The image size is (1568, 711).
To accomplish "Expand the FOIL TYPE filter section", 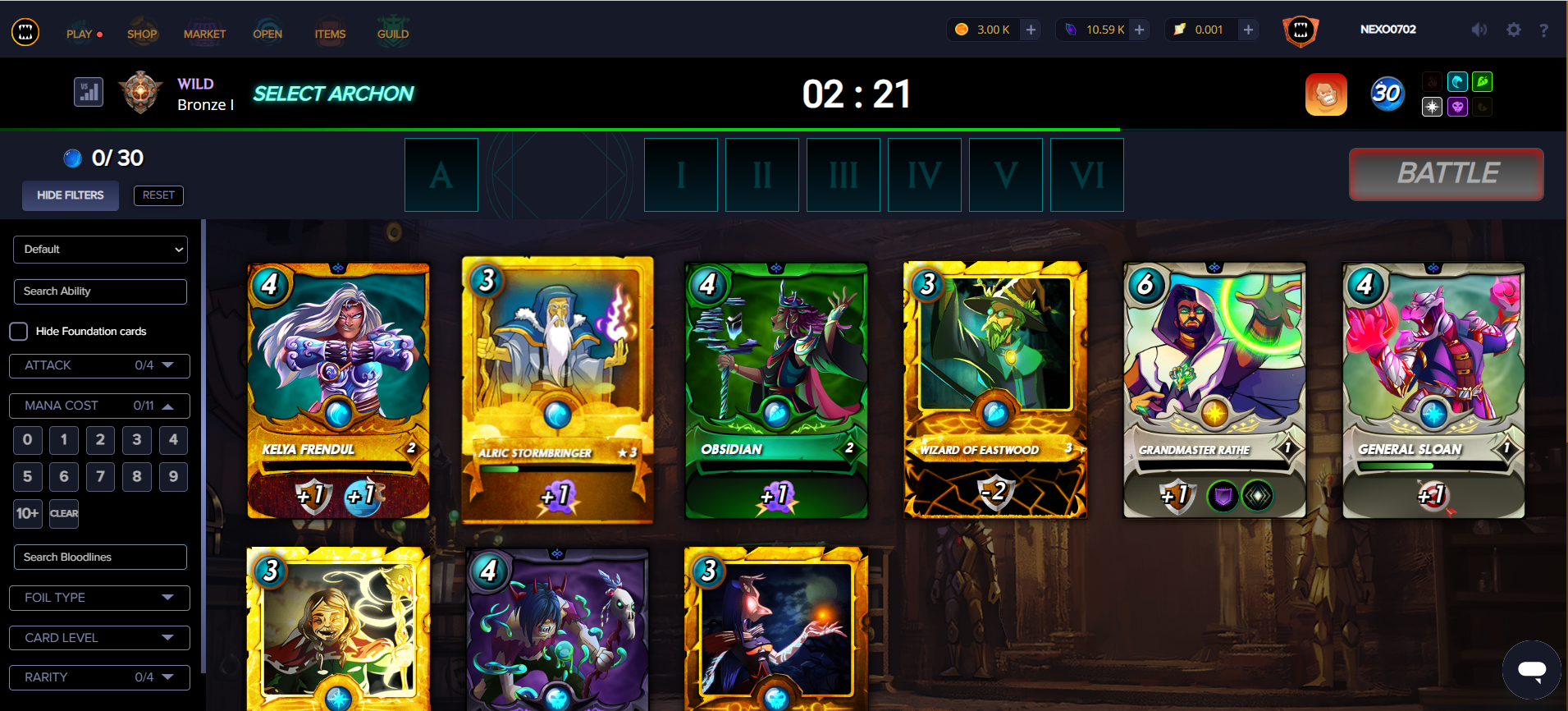I will click(x=98, y=598).
